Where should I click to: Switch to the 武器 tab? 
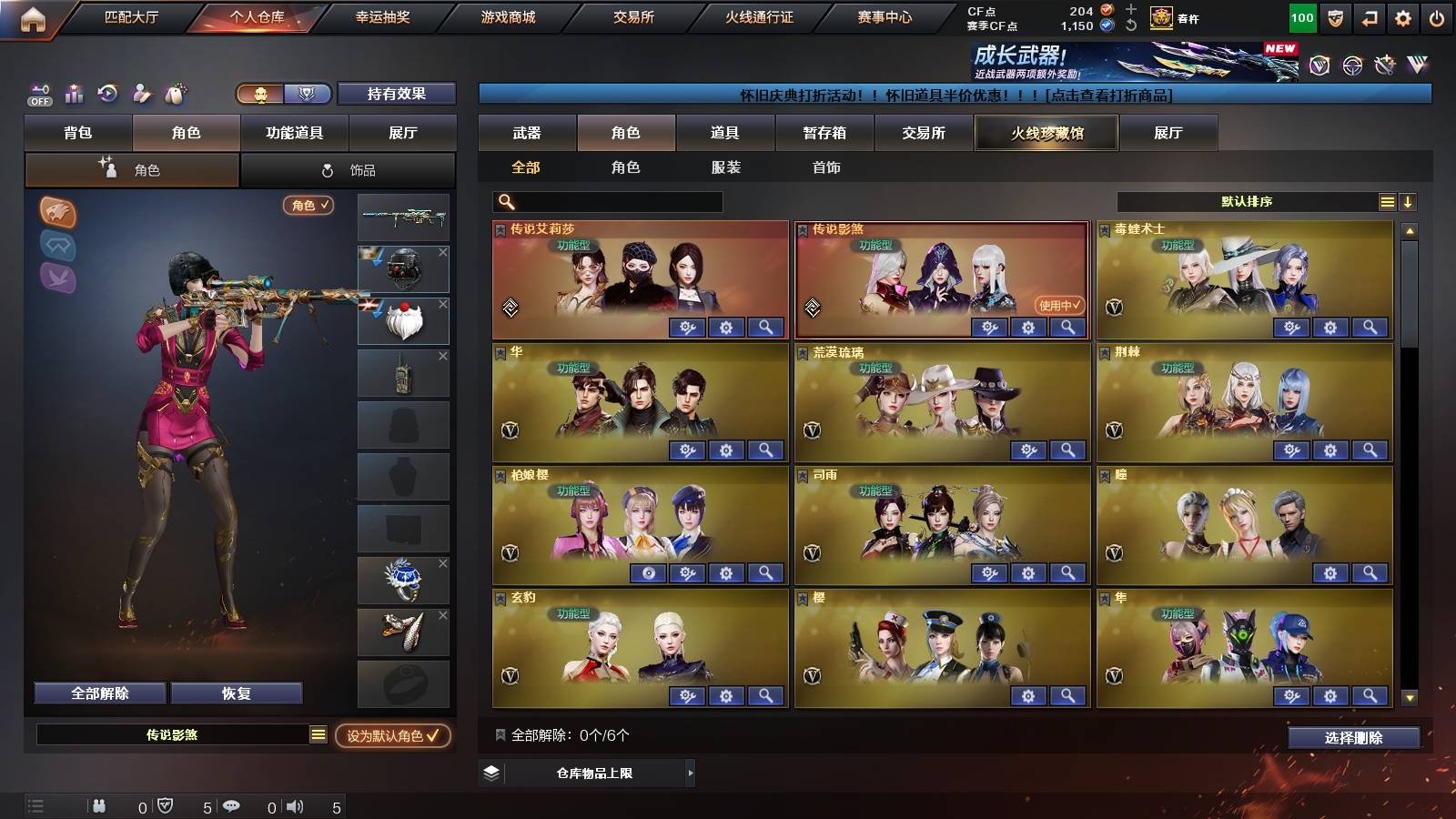click(x=528, y=133)
